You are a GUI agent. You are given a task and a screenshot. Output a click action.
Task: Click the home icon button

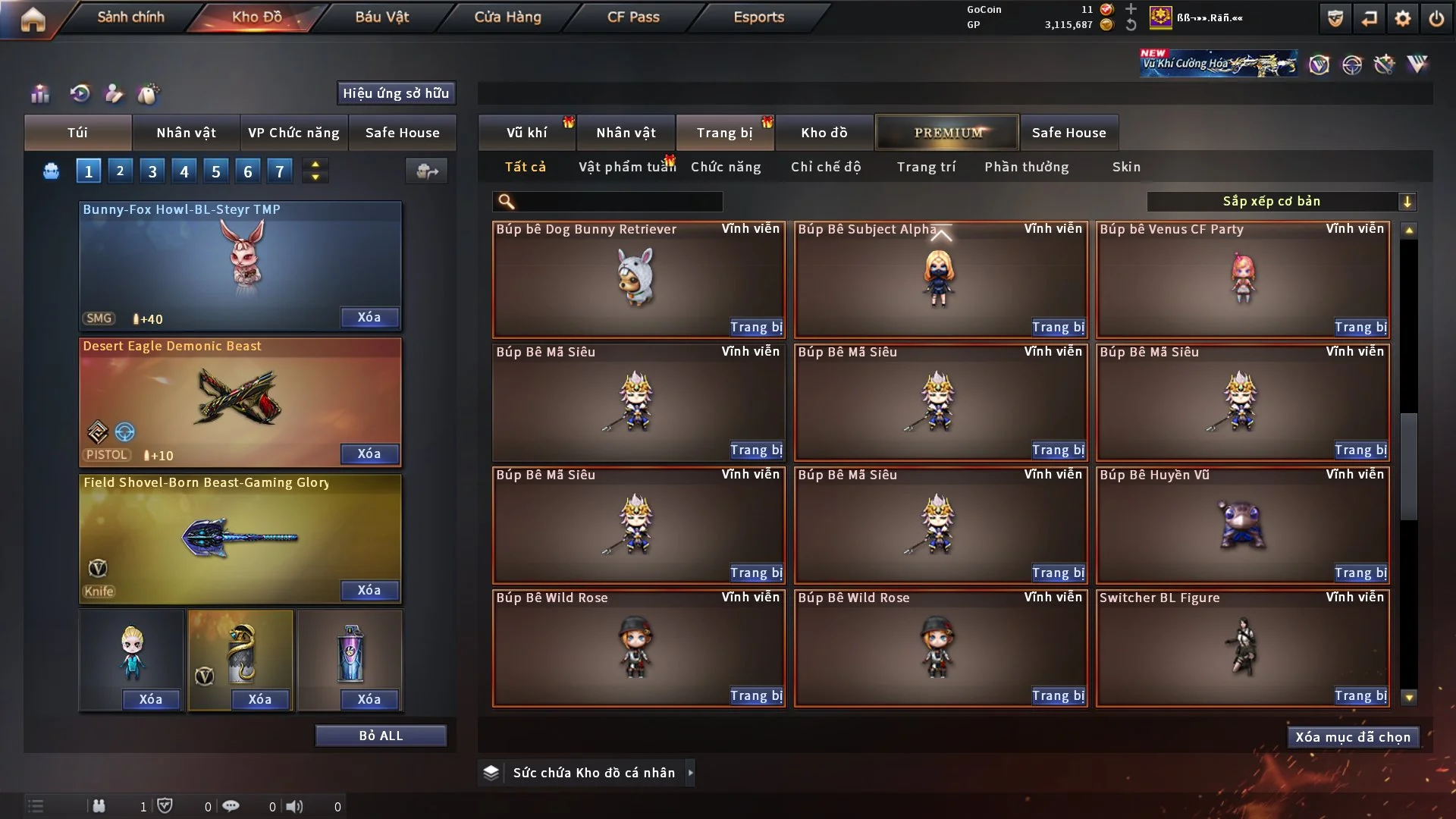33,19
